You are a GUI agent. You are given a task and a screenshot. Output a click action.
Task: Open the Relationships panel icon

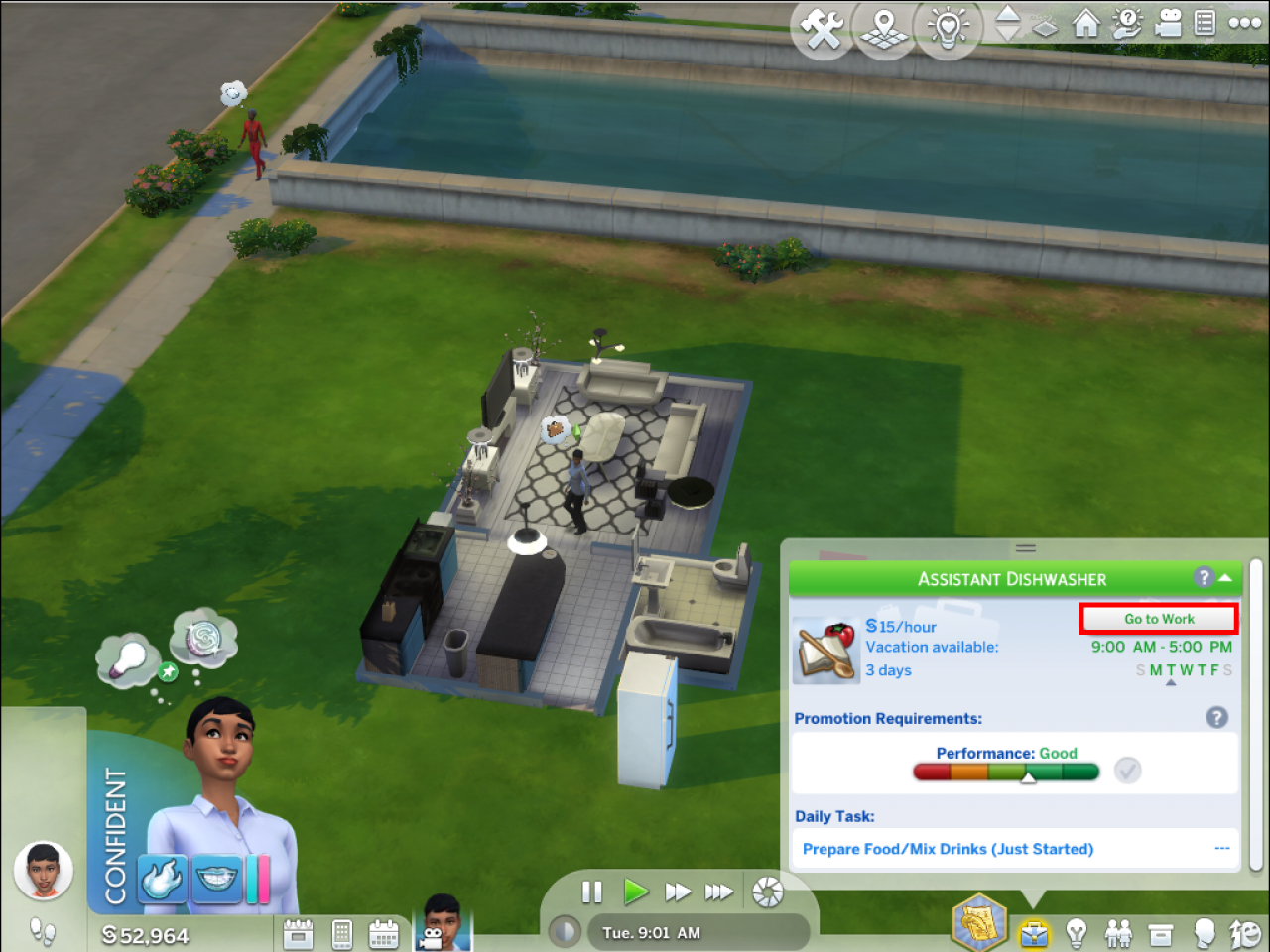click(x=1119, y=932)
